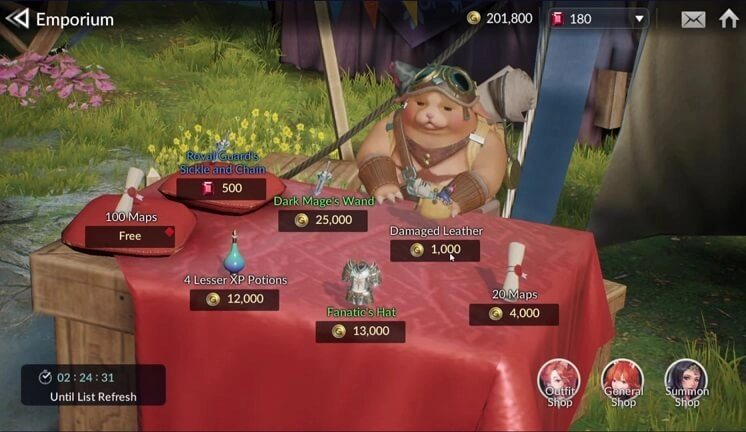This screenshot has width=746, height=432.
Task: Buy Fanatic's Hat for 13,000 gold
Action: (x=360, y=331)
